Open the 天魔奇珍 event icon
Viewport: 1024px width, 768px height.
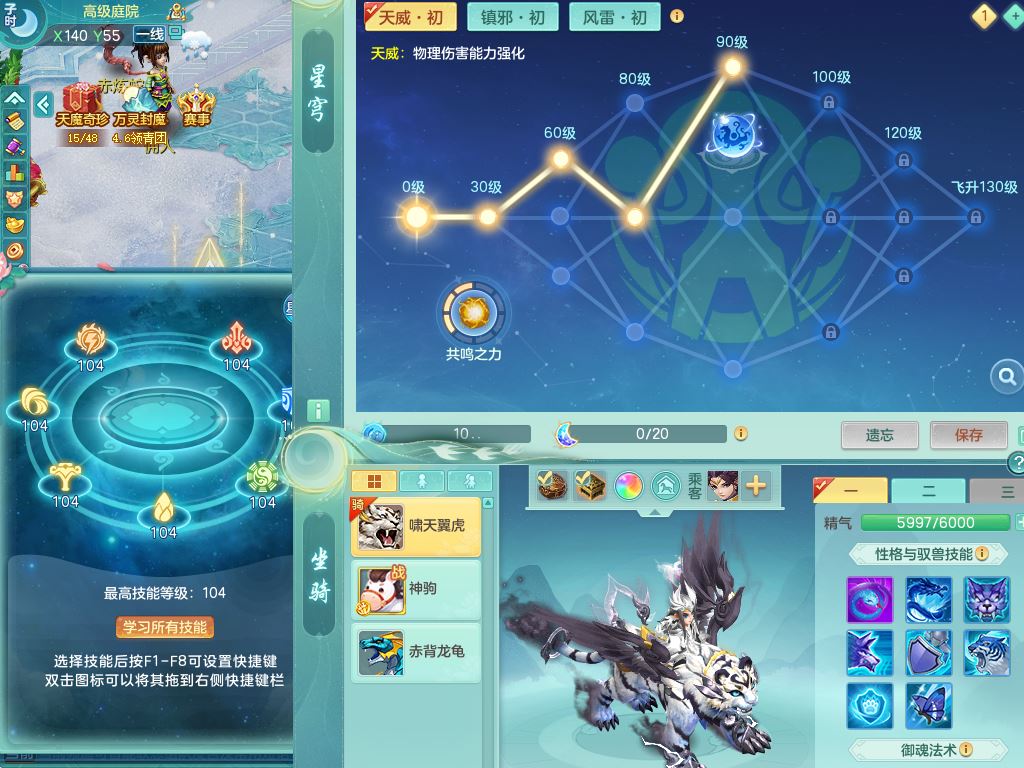[82, 104]
